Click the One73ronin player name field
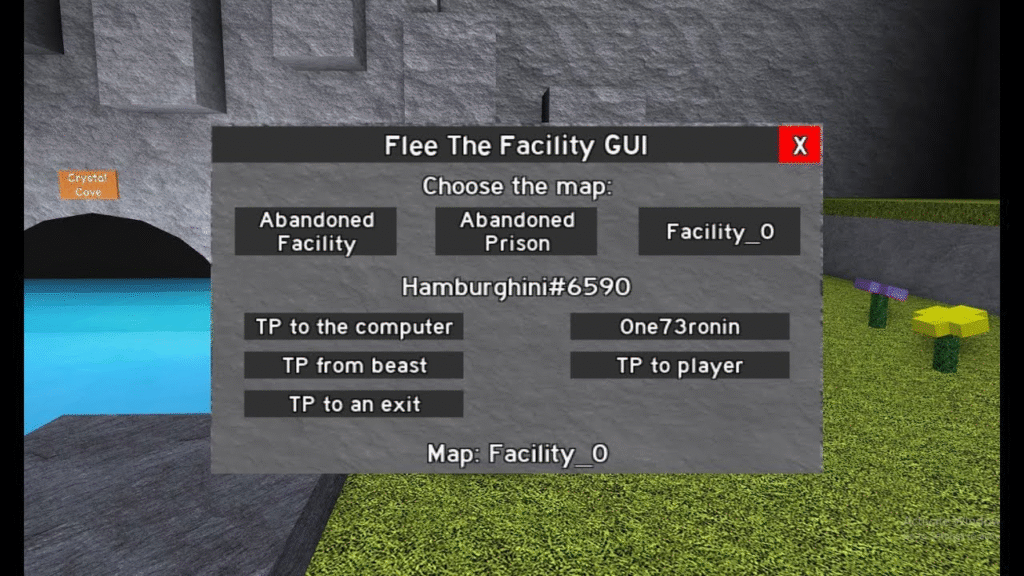This screenshot has height=576, width=1024. [x=679, y=327]
